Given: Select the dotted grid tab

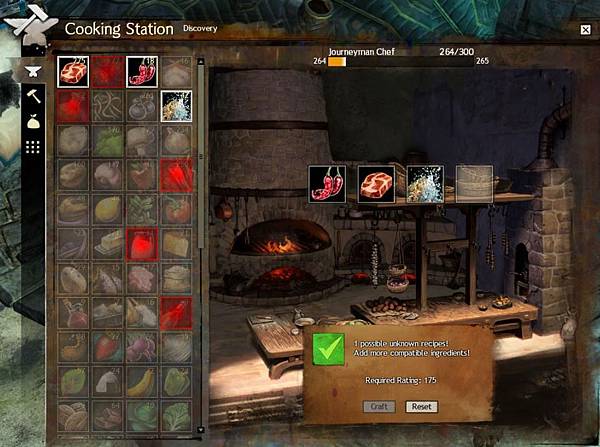Looking at the screenshot, I should coord(32,147).
